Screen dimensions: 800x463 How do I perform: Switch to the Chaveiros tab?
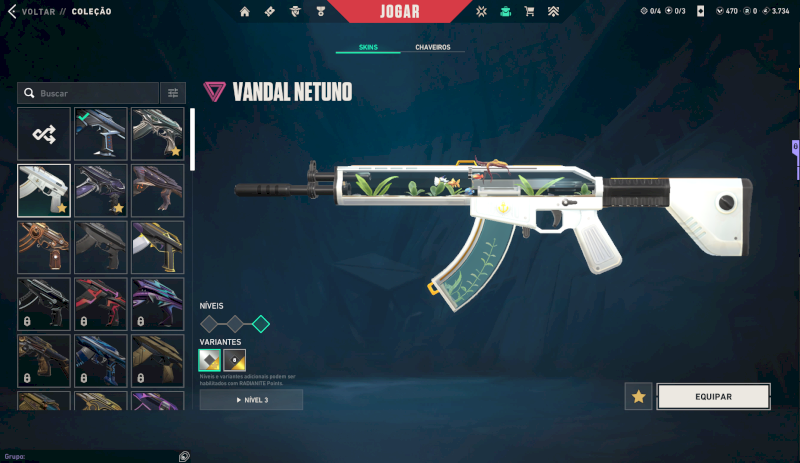point(432,47)
